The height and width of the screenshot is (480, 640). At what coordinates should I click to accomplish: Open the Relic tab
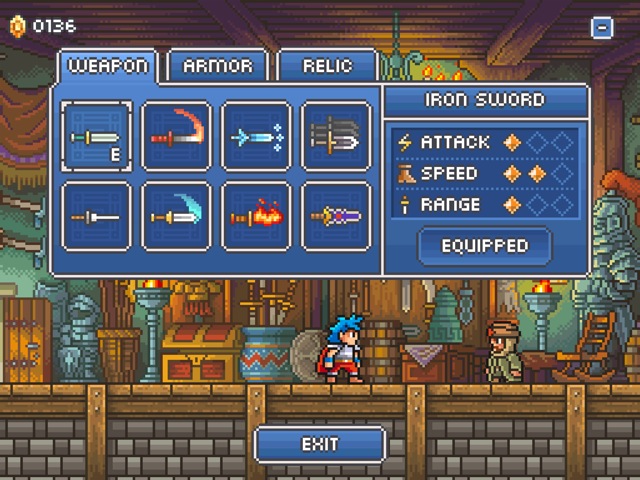tap(327, 67)
